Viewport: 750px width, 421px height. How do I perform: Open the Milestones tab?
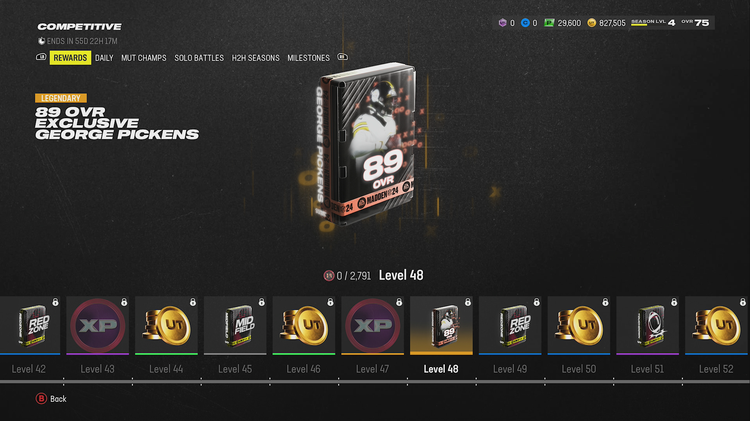pyautogui.click(x=309, y=58)
